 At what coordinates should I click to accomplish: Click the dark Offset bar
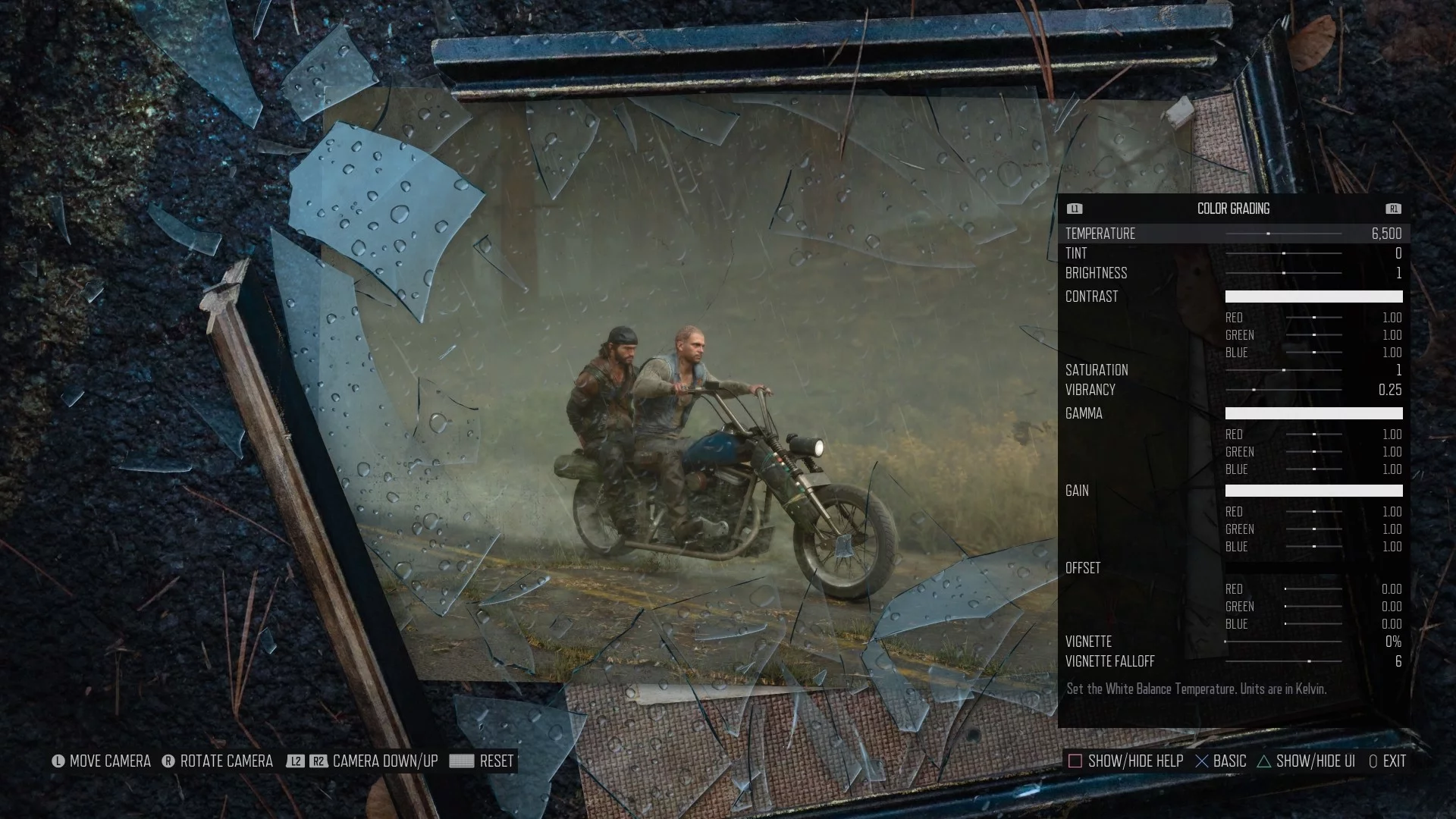point(1313,568)
